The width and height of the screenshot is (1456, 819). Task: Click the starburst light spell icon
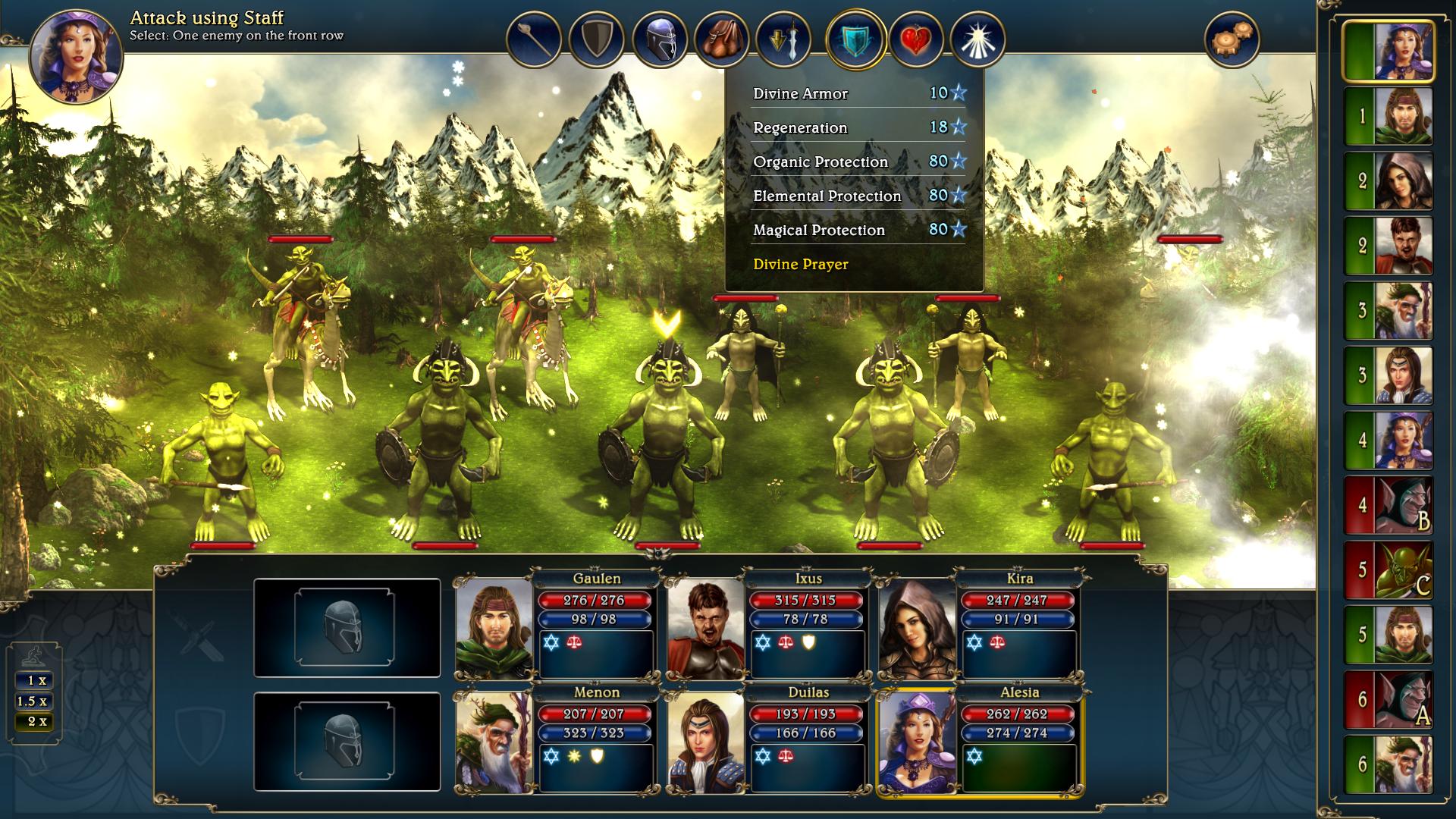click(978, 36)
